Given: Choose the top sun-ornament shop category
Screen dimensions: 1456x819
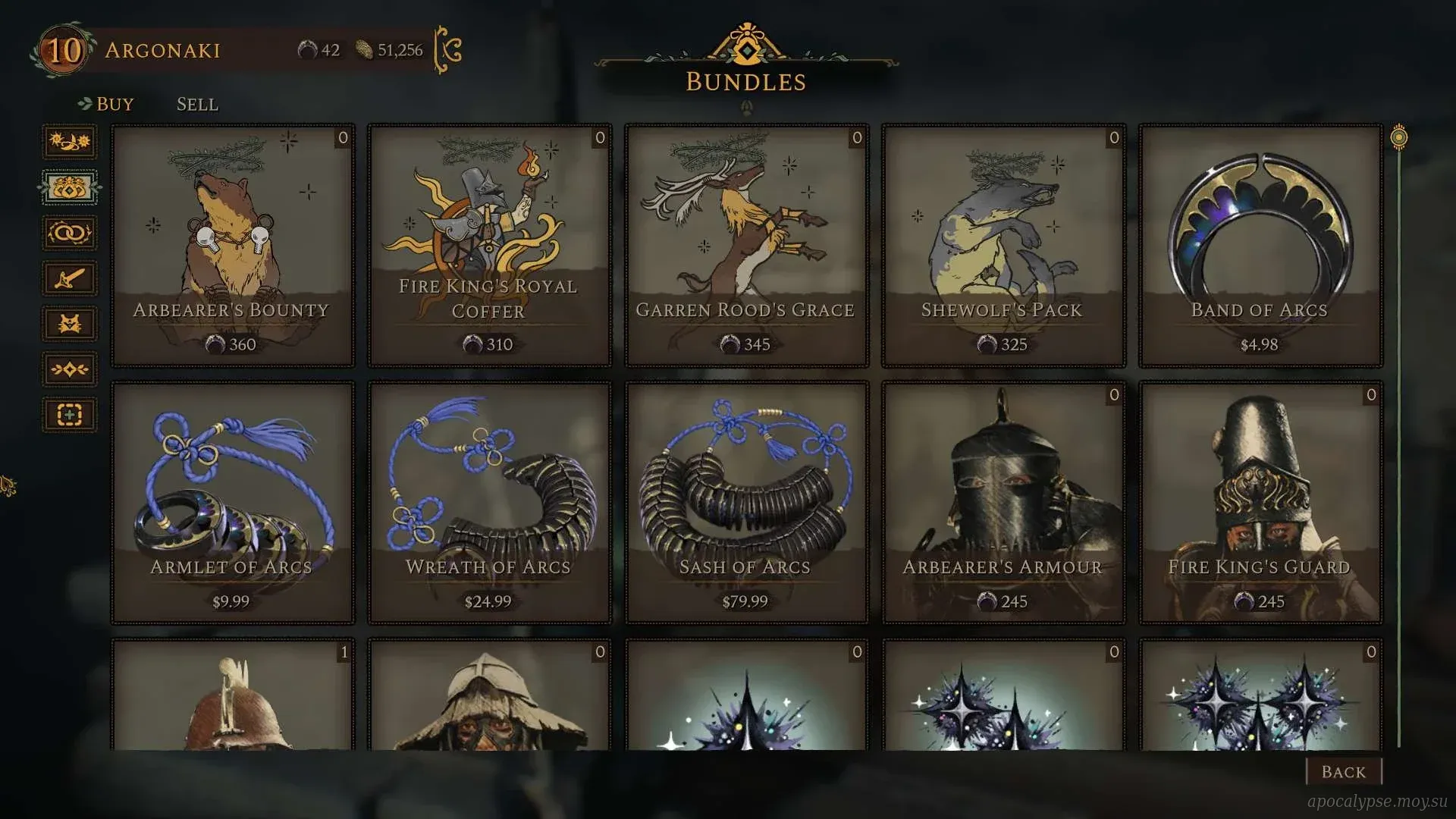Looking at the screenshot, I should (x=70, y=141).
